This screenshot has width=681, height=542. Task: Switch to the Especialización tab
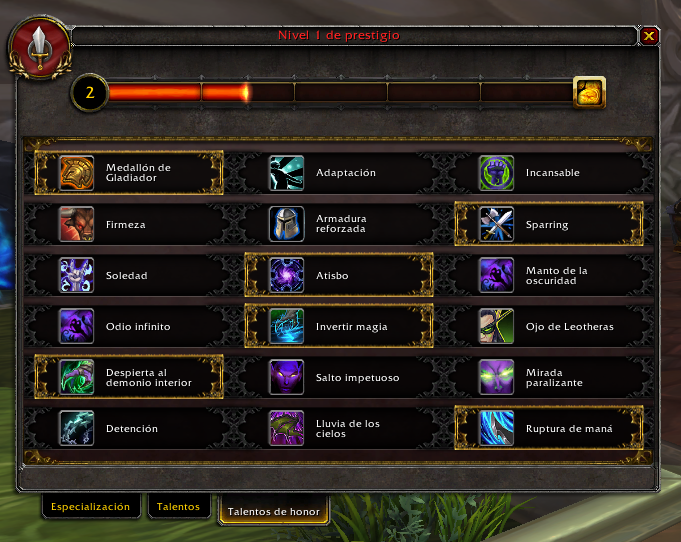(x=91, y=507)
